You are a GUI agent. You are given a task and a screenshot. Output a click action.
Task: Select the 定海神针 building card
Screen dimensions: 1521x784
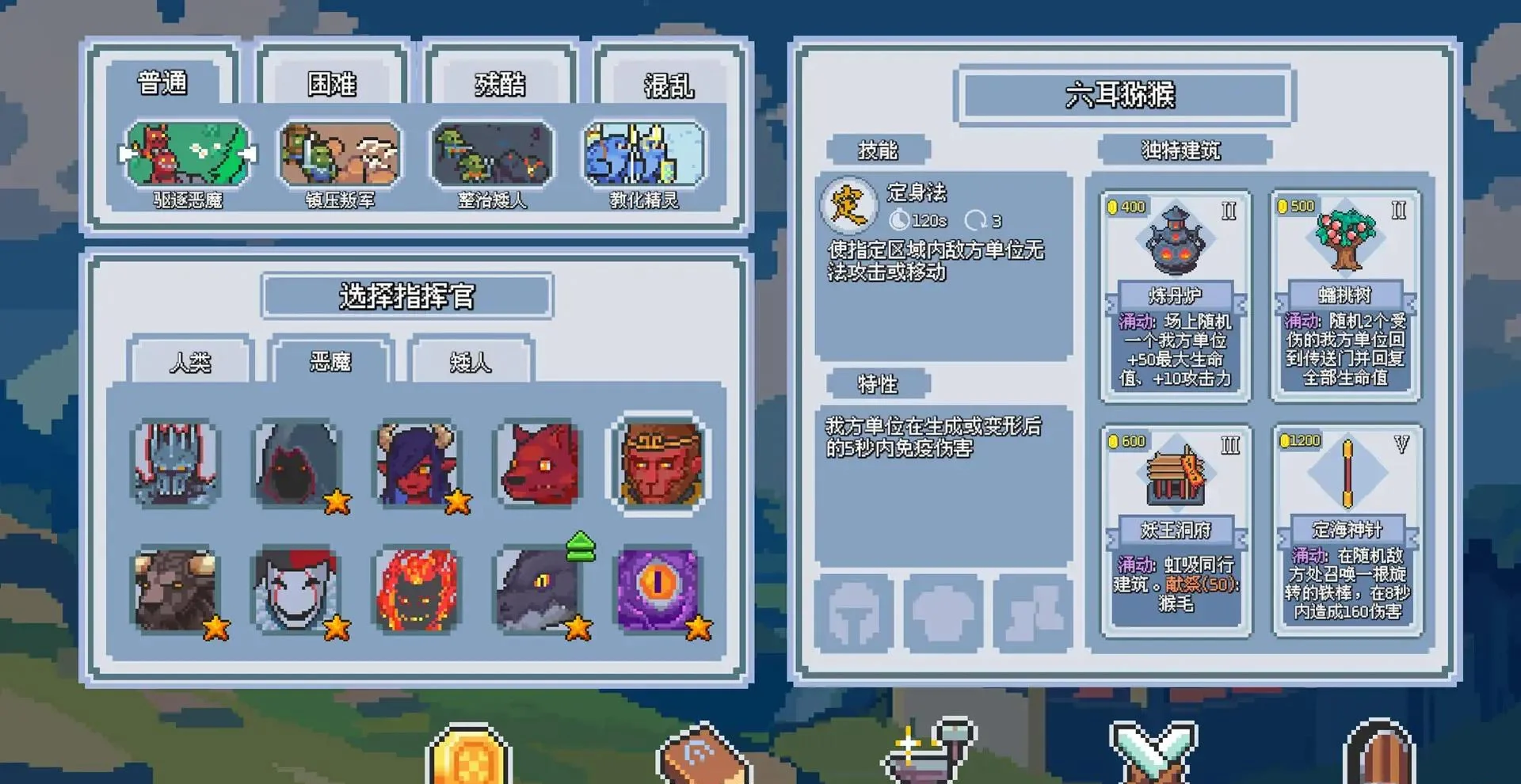pos(1347,531)
